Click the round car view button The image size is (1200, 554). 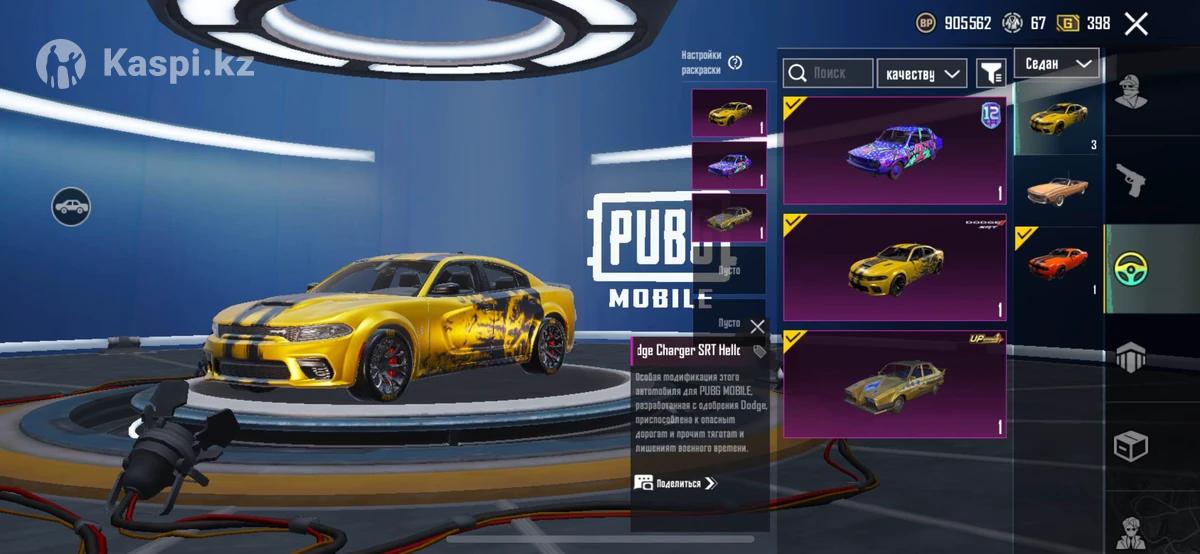point(71,207)
